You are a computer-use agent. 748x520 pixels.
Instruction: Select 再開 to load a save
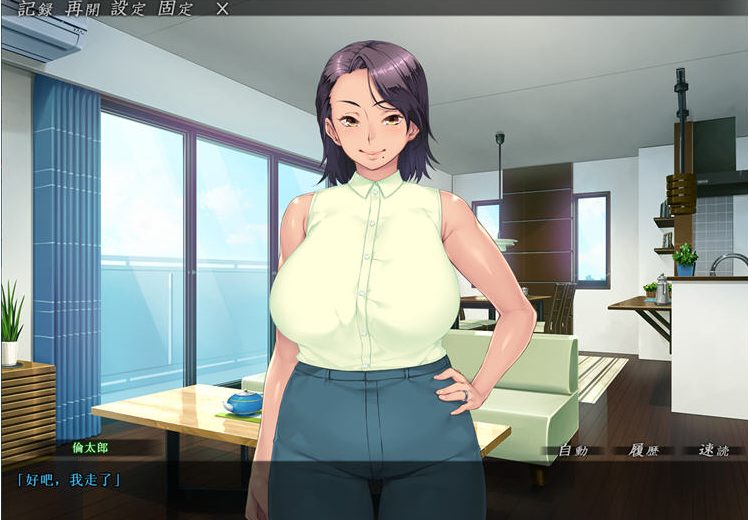click(x=80, y=8)
